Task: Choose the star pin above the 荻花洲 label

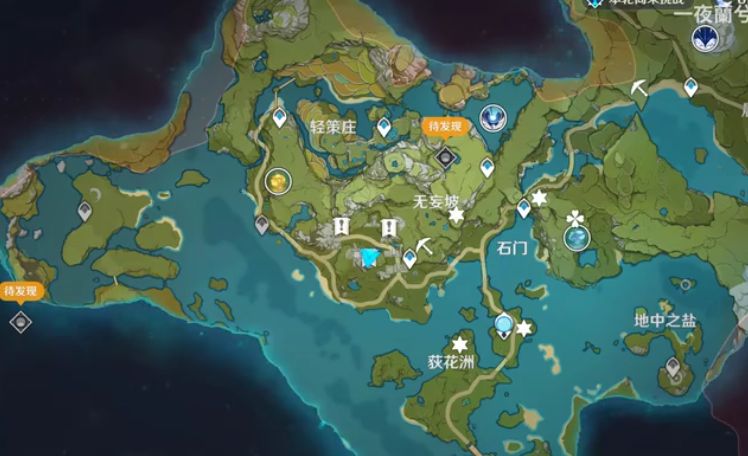Action: [x=462, y=343]
